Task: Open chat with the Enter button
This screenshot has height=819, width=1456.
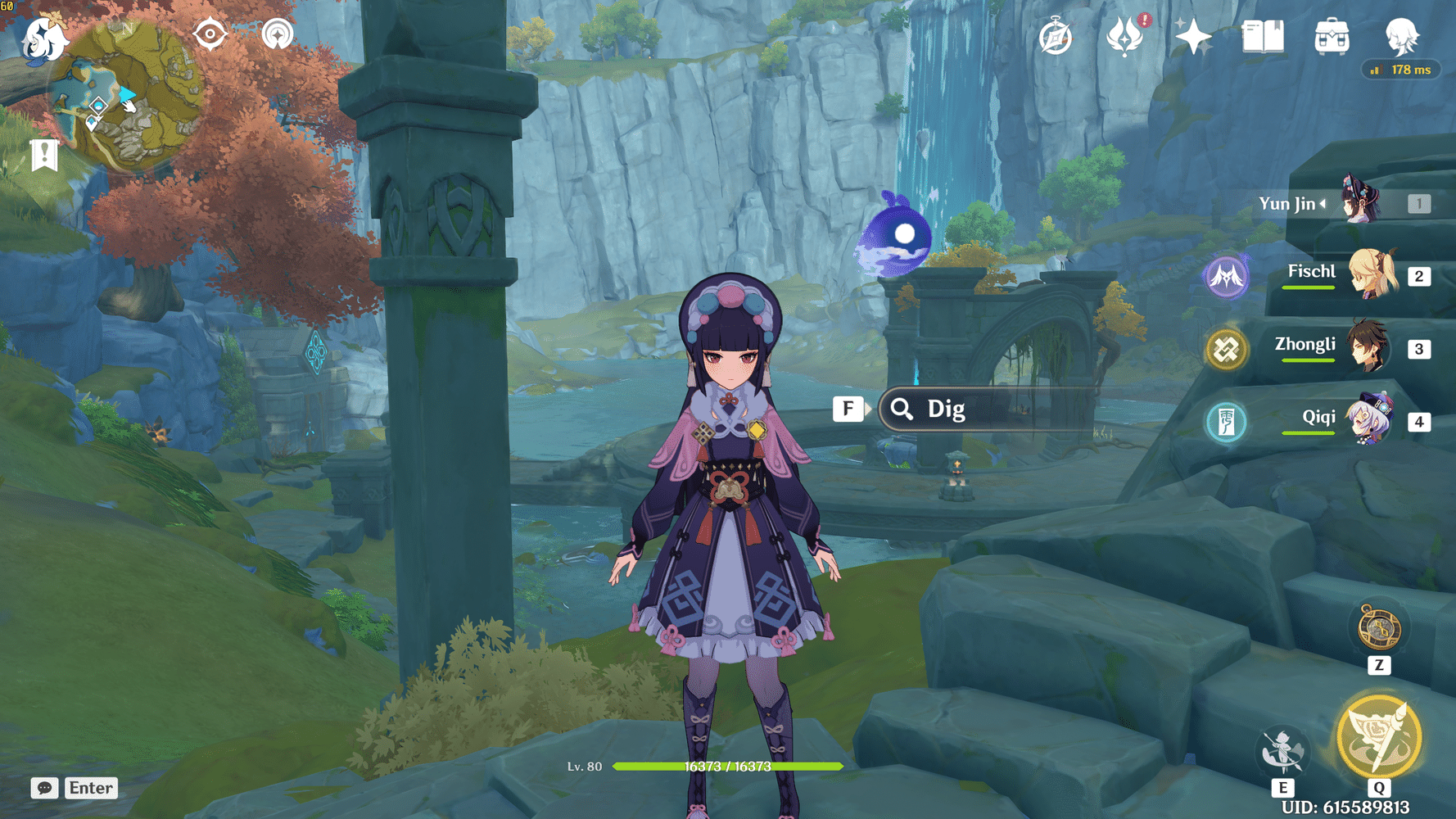Action: coord(90,788)
